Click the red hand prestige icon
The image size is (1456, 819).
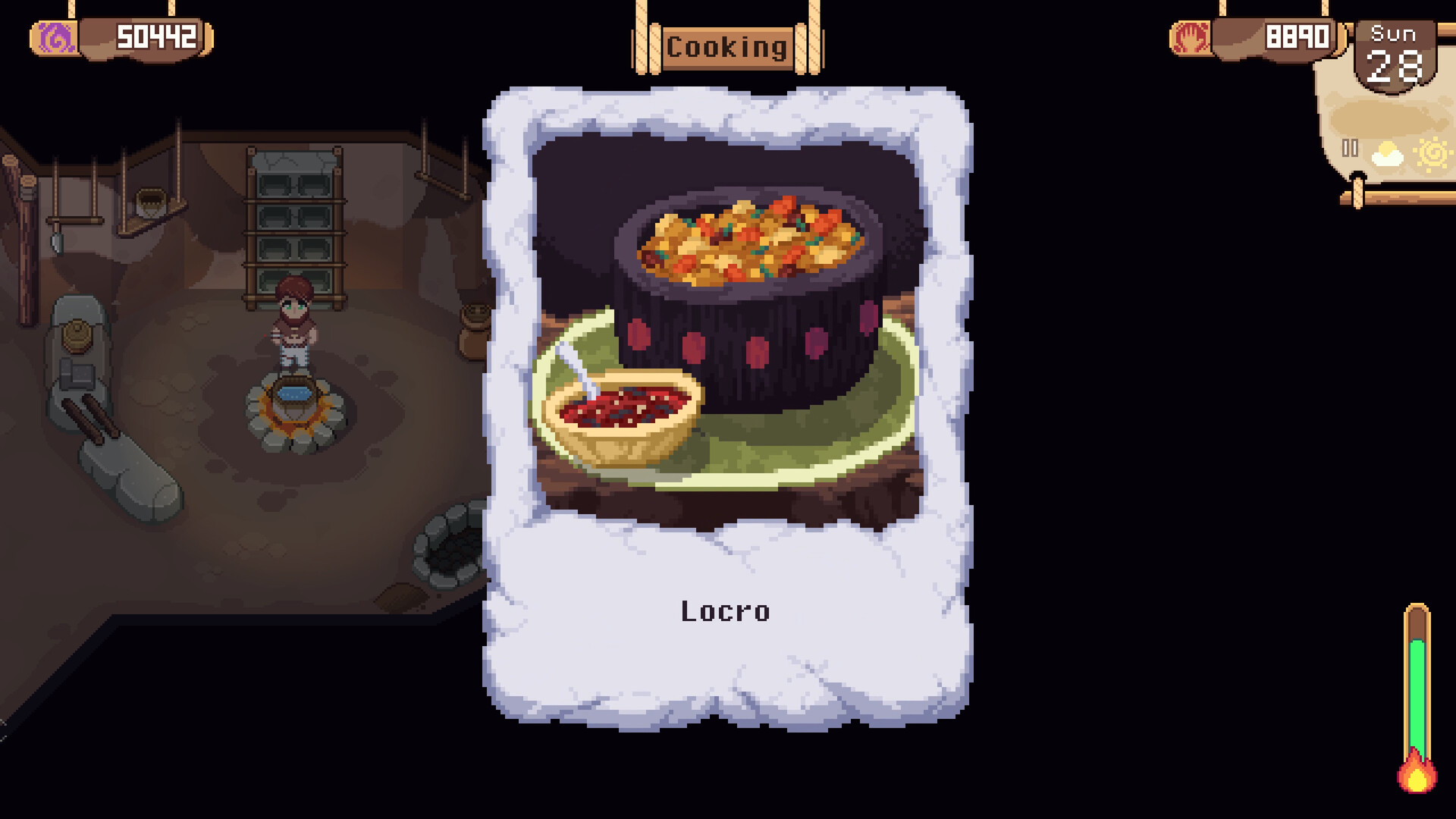click(x=1193, y=36)
